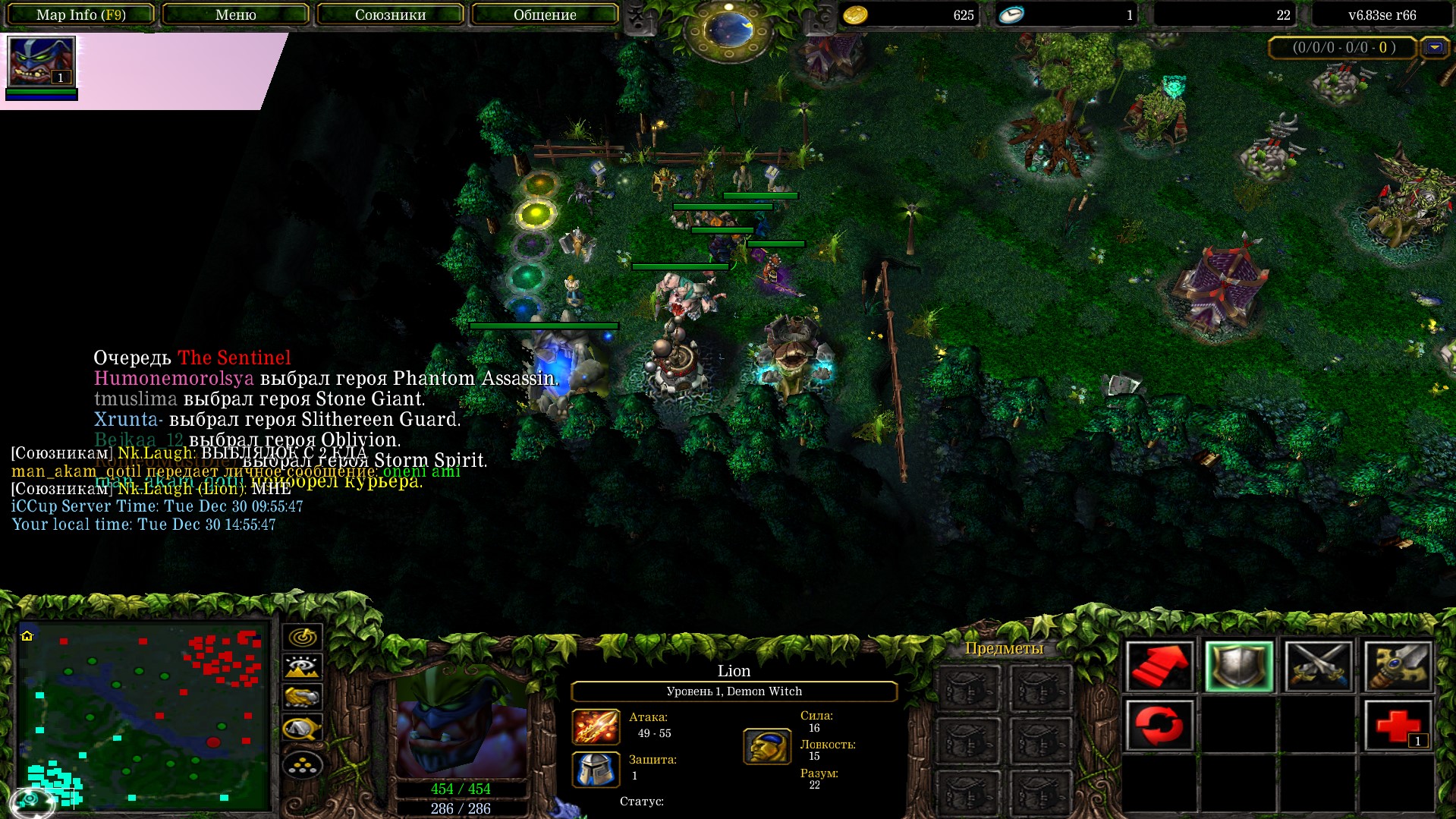The width and height of the screenshot is (1456, 819).
Task: Open the Союзники allies menu
Action: [x=390, y=14]
